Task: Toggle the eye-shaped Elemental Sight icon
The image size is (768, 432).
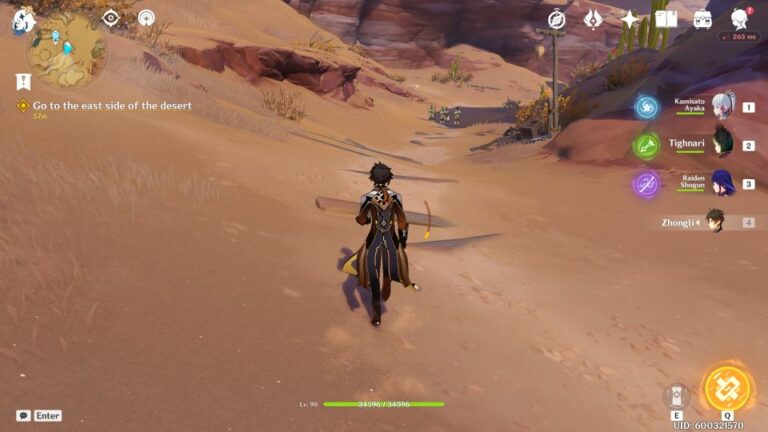Action: tap(111, 17)
